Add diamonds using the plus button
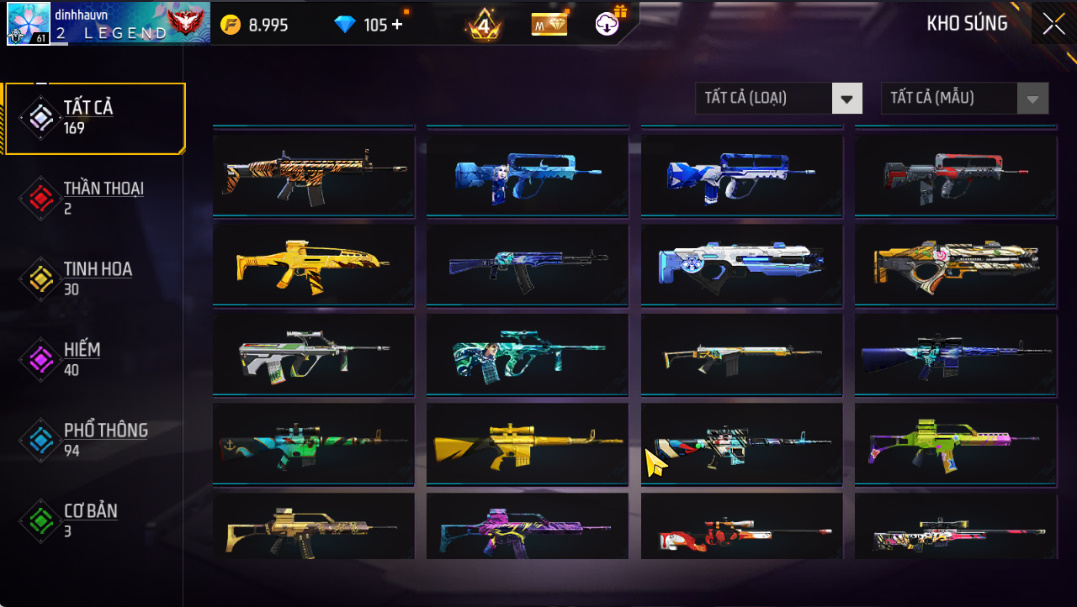The image size is (1077, 607). point(397,24)
